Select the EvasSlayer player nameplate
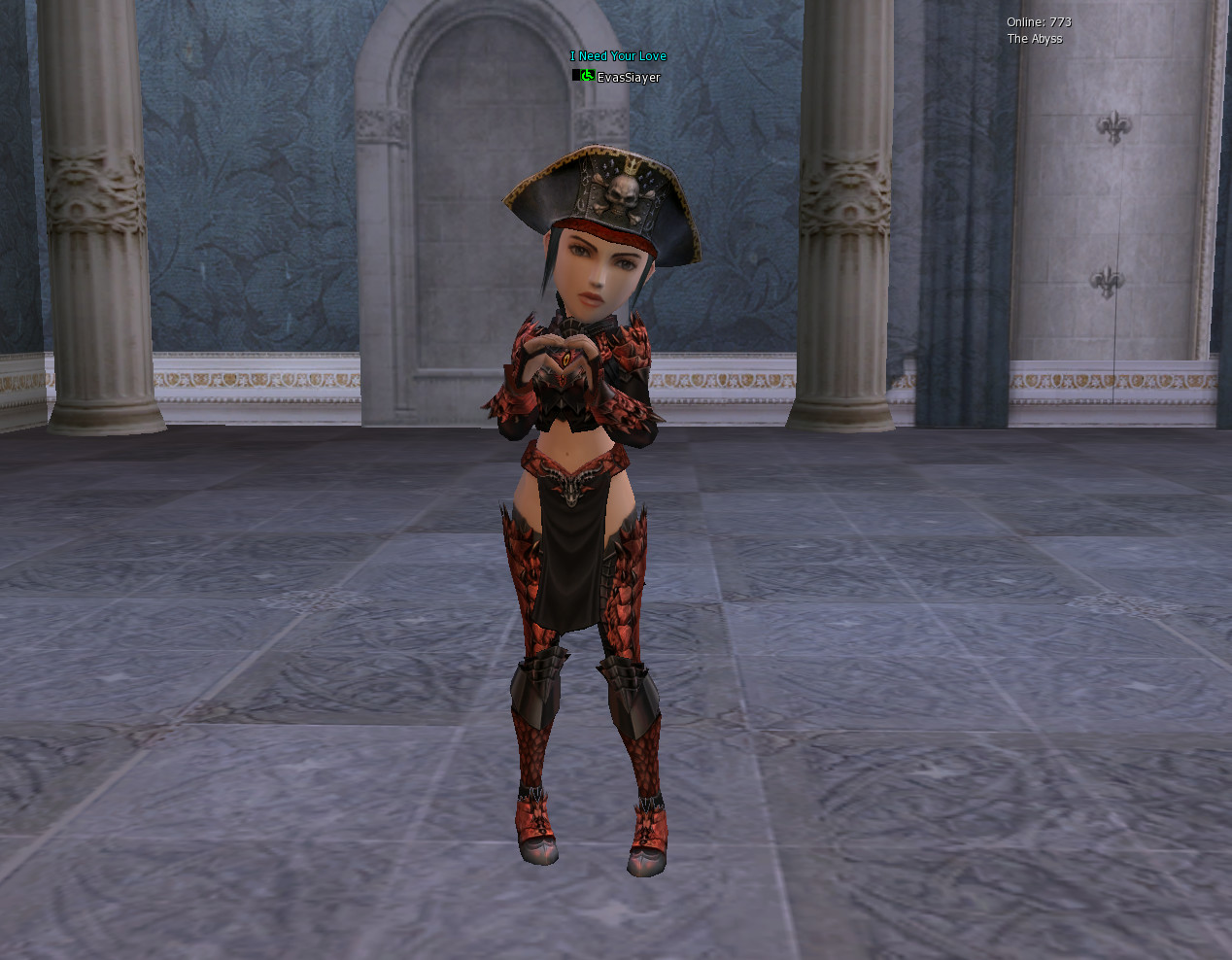Image resolution: width=1232 pixels, height=960 pixels. 628,78
